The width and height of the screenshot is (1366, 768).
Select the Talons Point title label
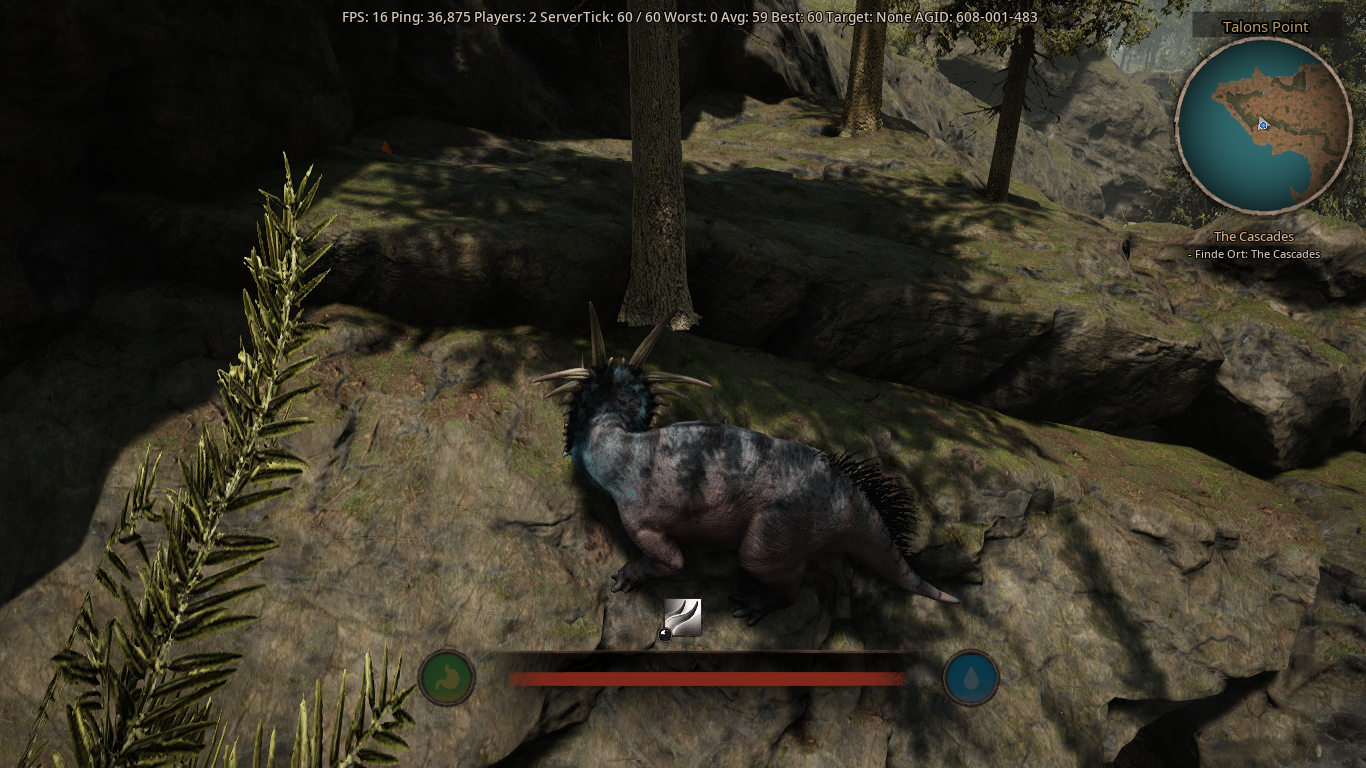click(1263, 26)
